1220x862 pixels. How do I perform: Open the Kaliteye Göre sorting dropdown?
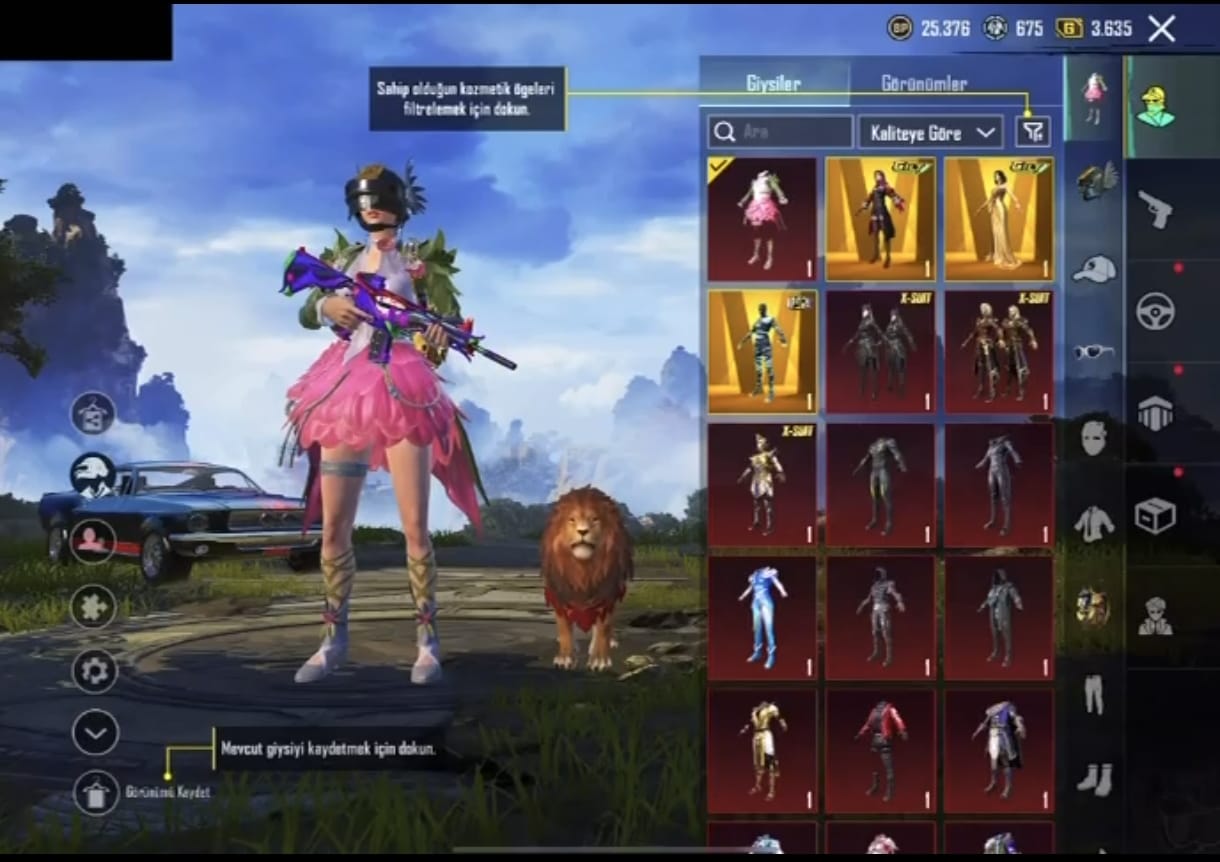click(x=930, y=132)
